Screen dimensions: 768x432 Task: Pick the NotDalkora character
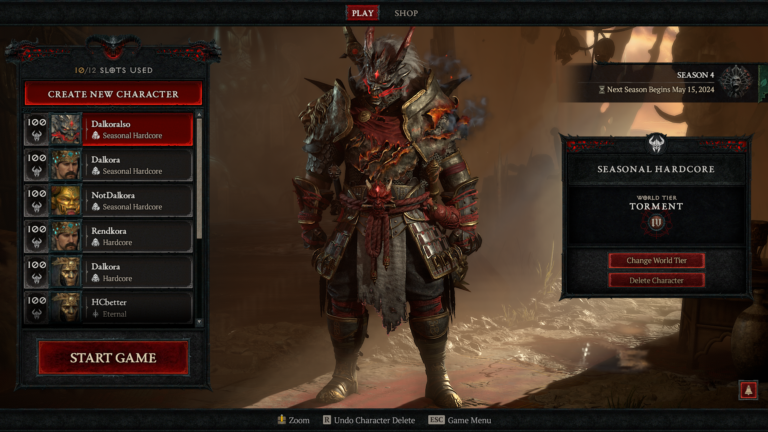(109, 200)
